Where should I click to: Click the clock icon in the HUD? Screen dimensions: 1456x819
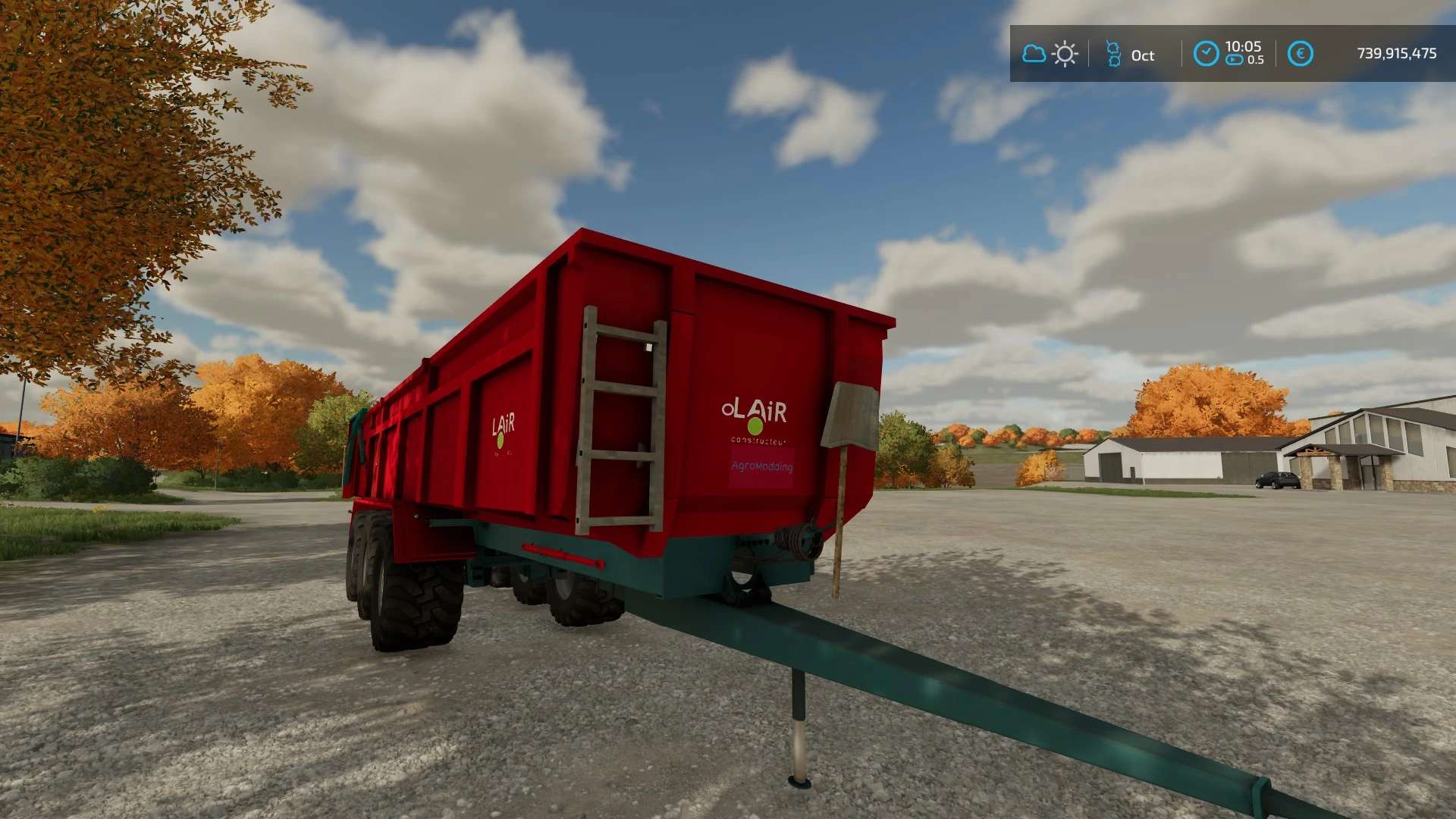[x=1206, y=54]
